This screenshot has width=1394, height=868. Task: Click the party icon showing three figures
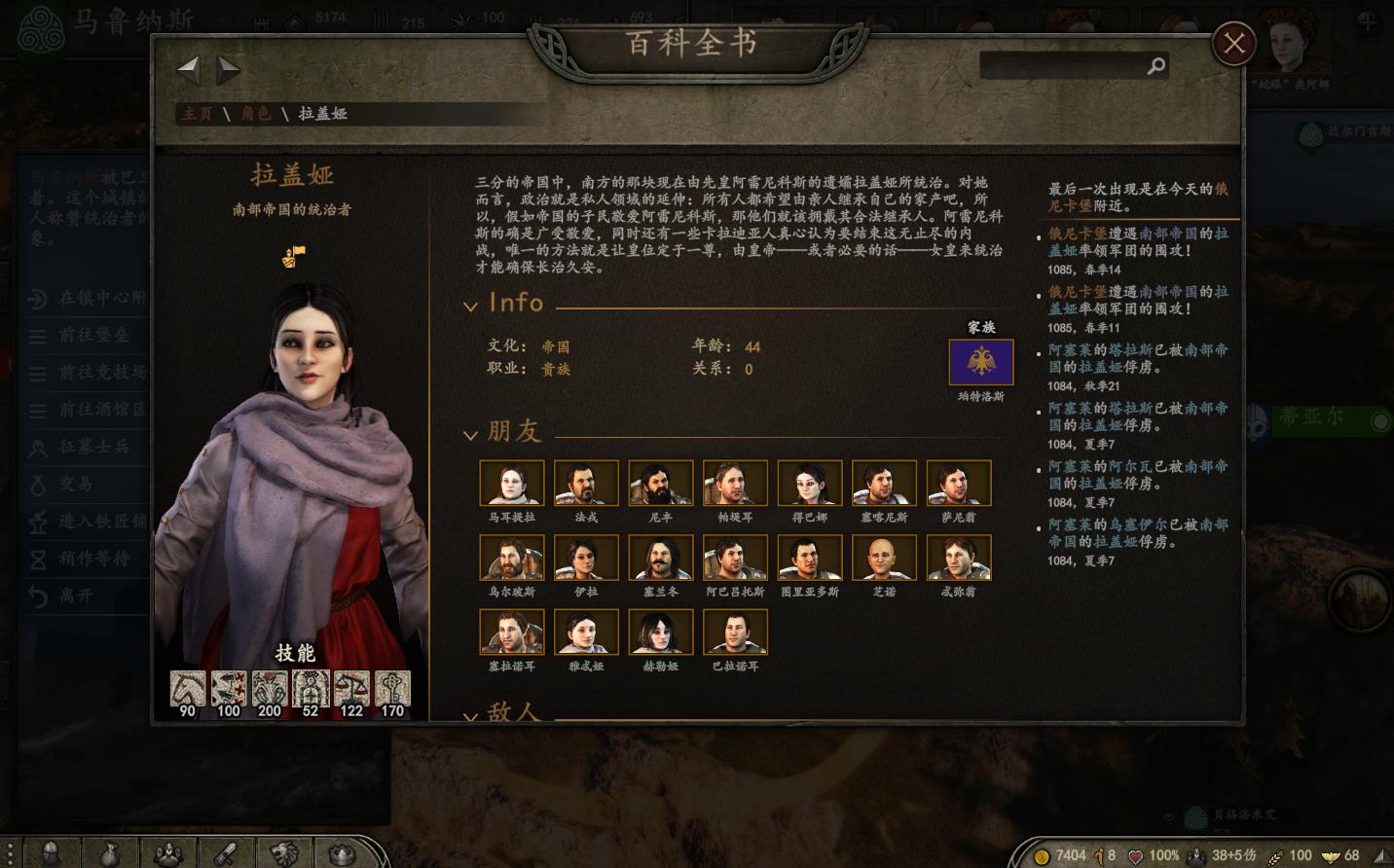168,853
